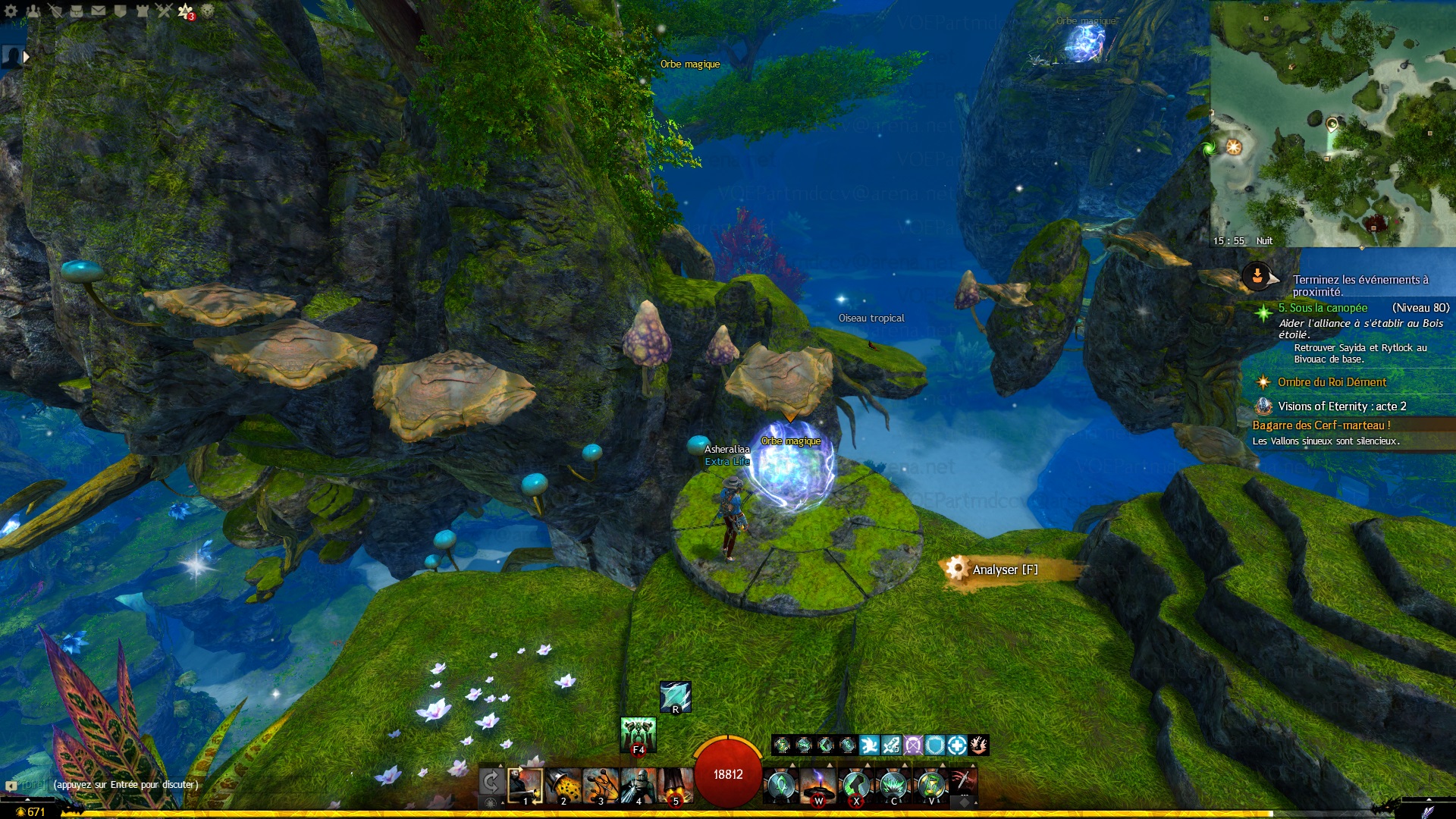Open the Ombre du Roi Dément tracker entry
The width and height of the screenshot is (1456, 819).
(1332, 382)
